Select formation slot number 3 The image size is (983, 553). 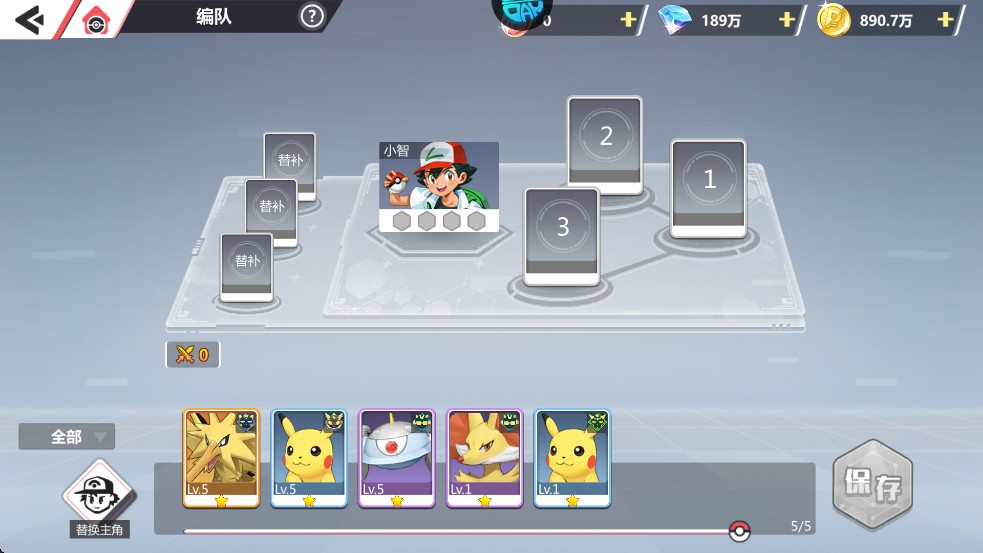(562, 234)
